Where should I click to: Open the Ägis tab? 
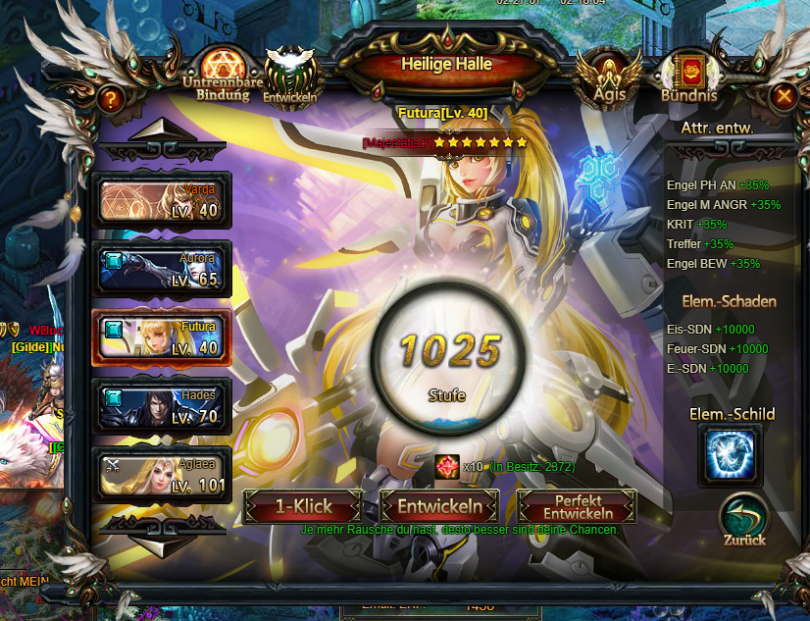click(610, 75)
